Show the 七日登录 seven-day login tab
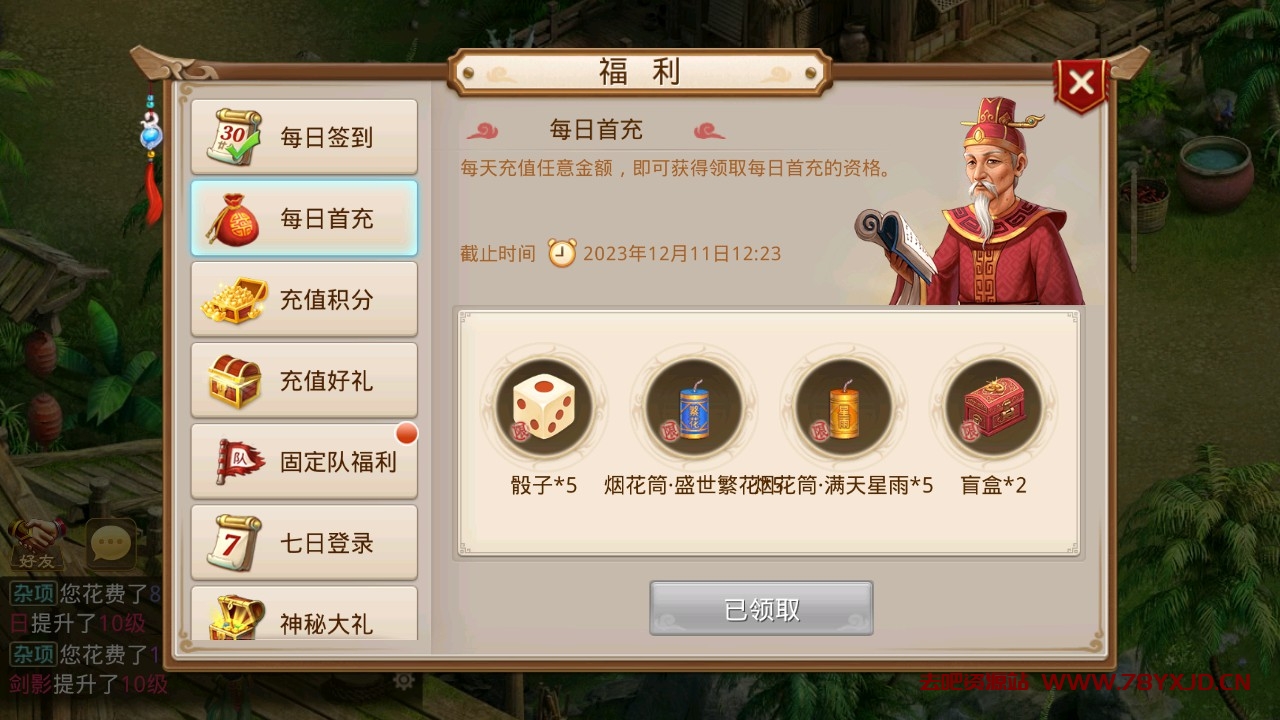Viewport: 1280px width, 720px height. (x=304, y=543)
